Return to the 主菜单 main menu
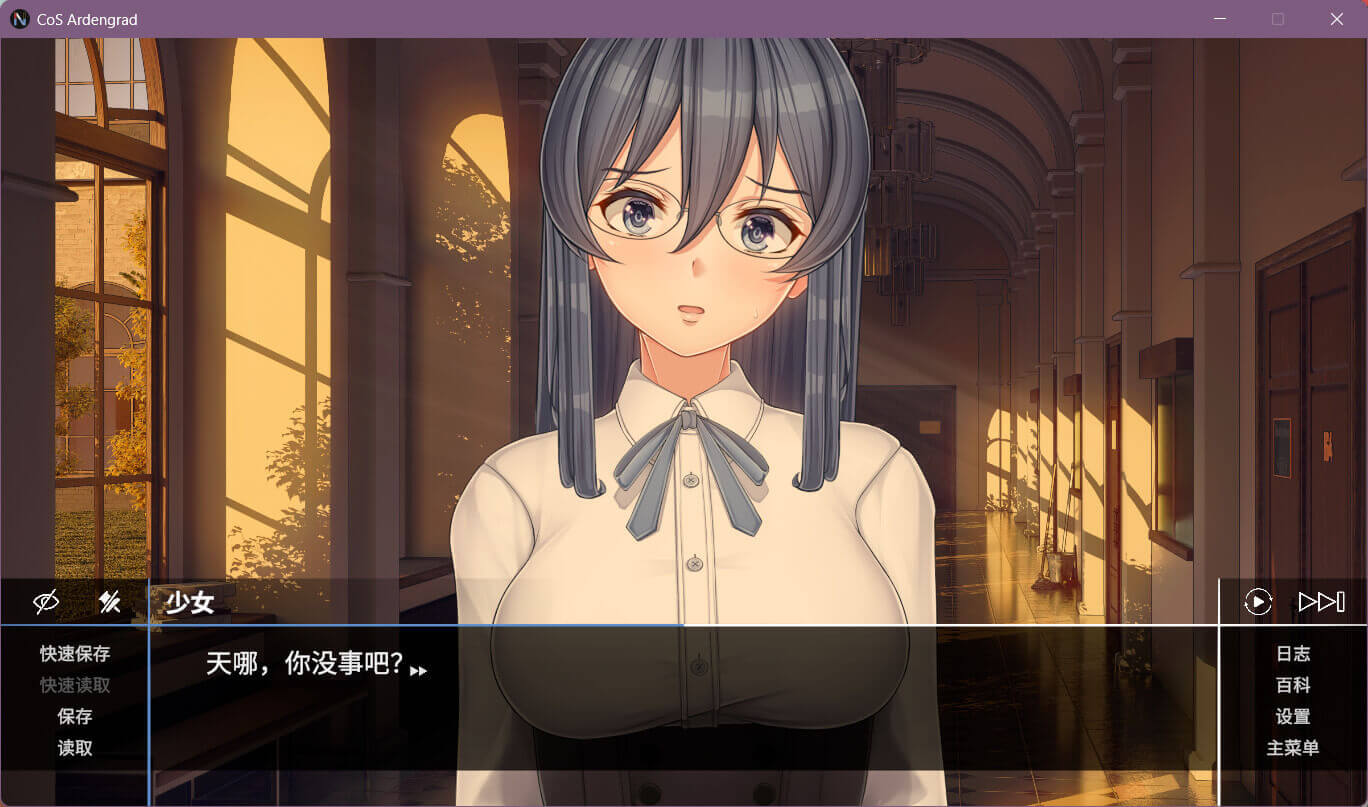 point(1293,748)
